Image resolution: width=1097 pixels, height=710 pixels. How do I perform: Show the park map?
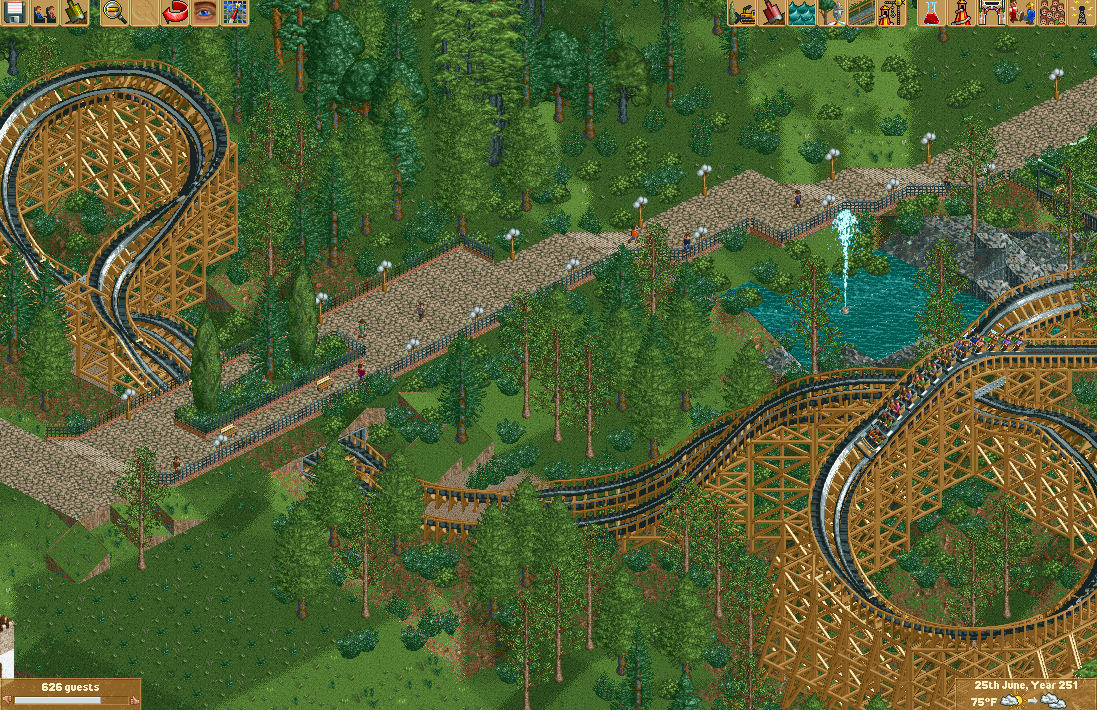[x=235, y=13]
